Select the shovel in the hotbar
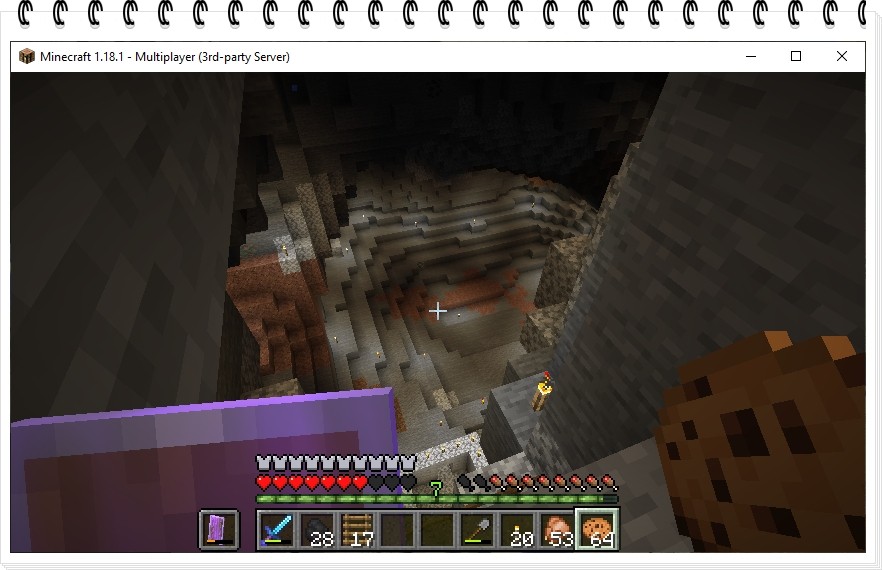The height and width of the screenshot is (570, 882). point(478,528)
